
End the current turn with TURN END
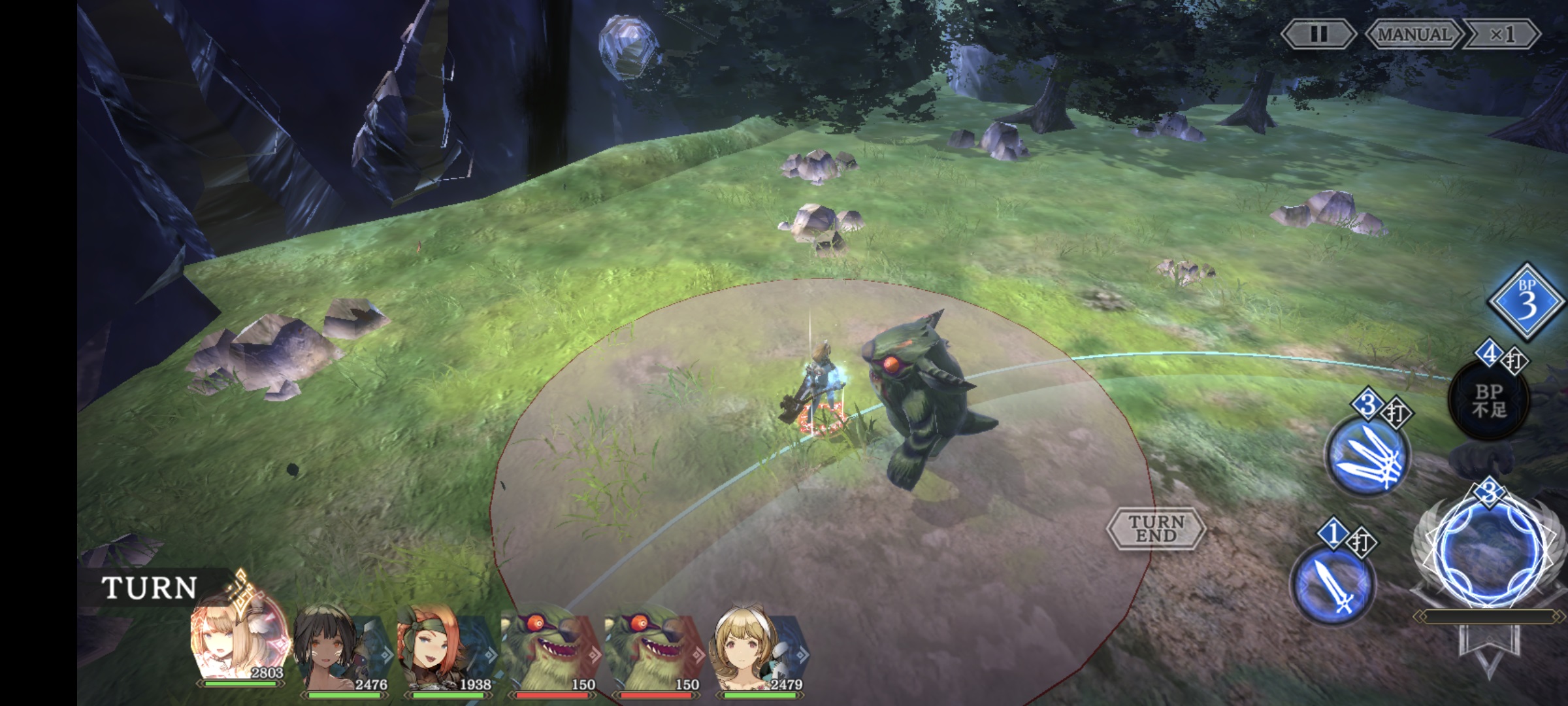(x=1156, y=528)
